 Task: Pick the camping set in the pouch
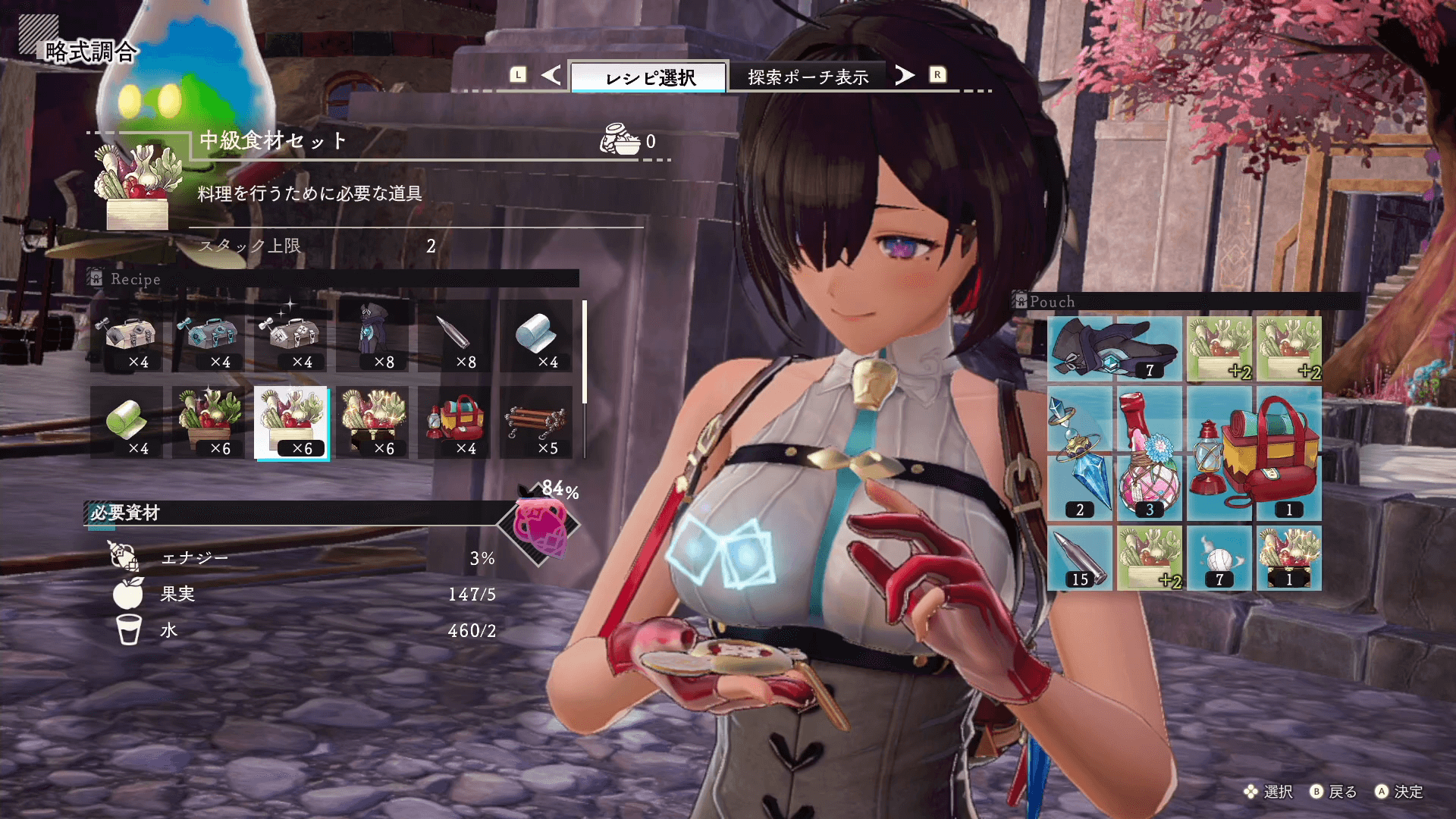(x=1254, y=453)
